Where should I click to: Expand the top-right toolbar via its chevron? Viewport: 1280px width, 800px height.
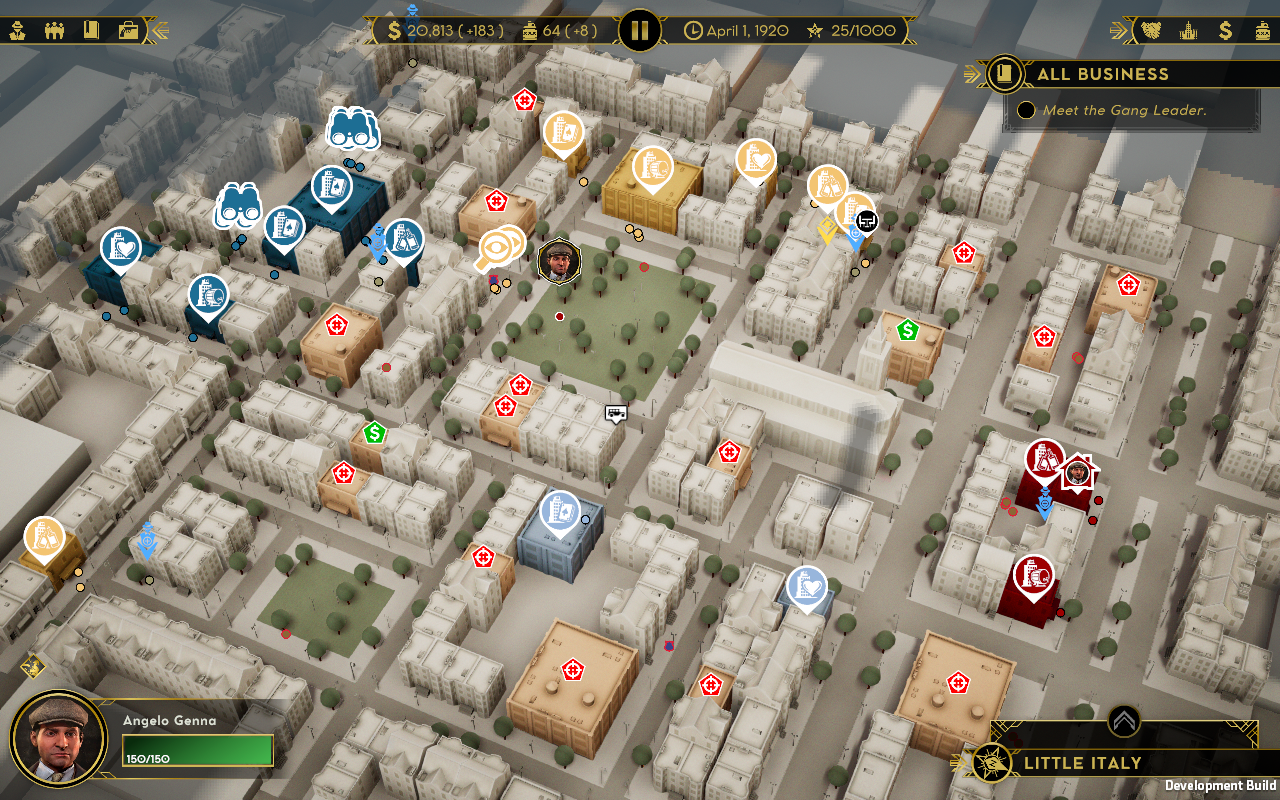tap(1116, 31)
